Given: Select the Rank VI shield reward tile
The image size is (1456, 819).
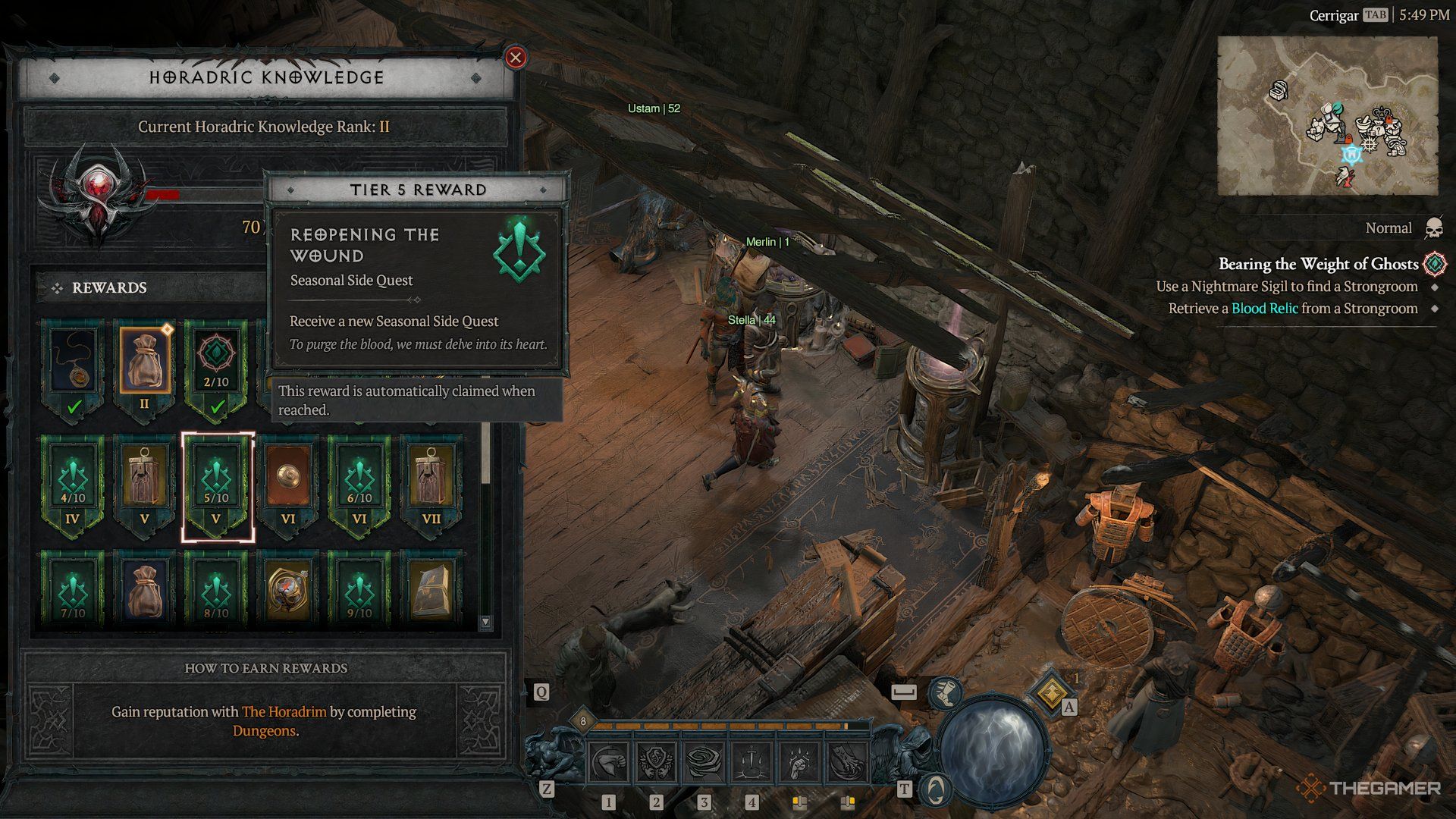Looking at the screenshot, I should 288,485.
